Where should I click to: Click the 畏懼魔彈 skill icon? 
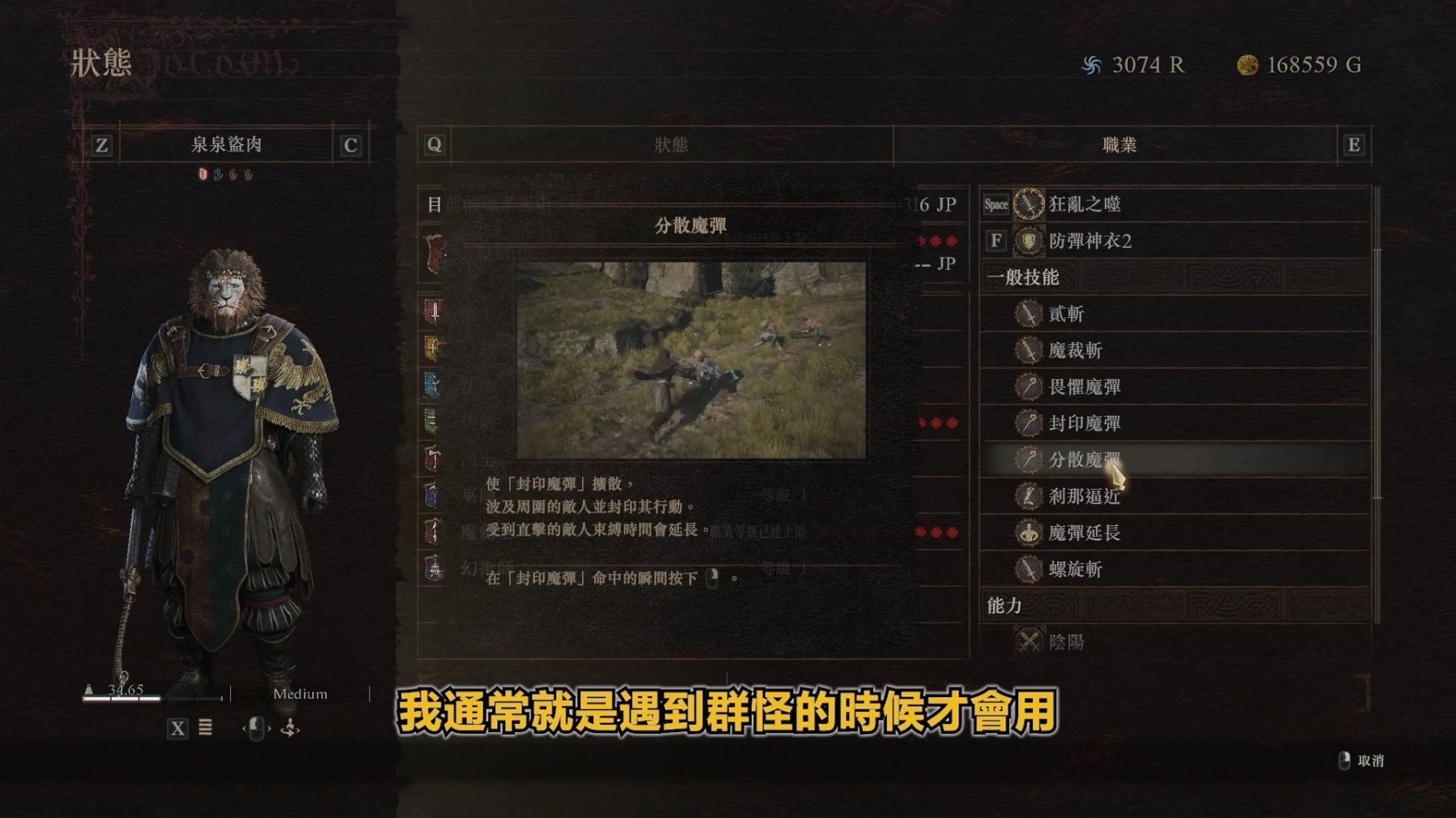pos(1027,388)
